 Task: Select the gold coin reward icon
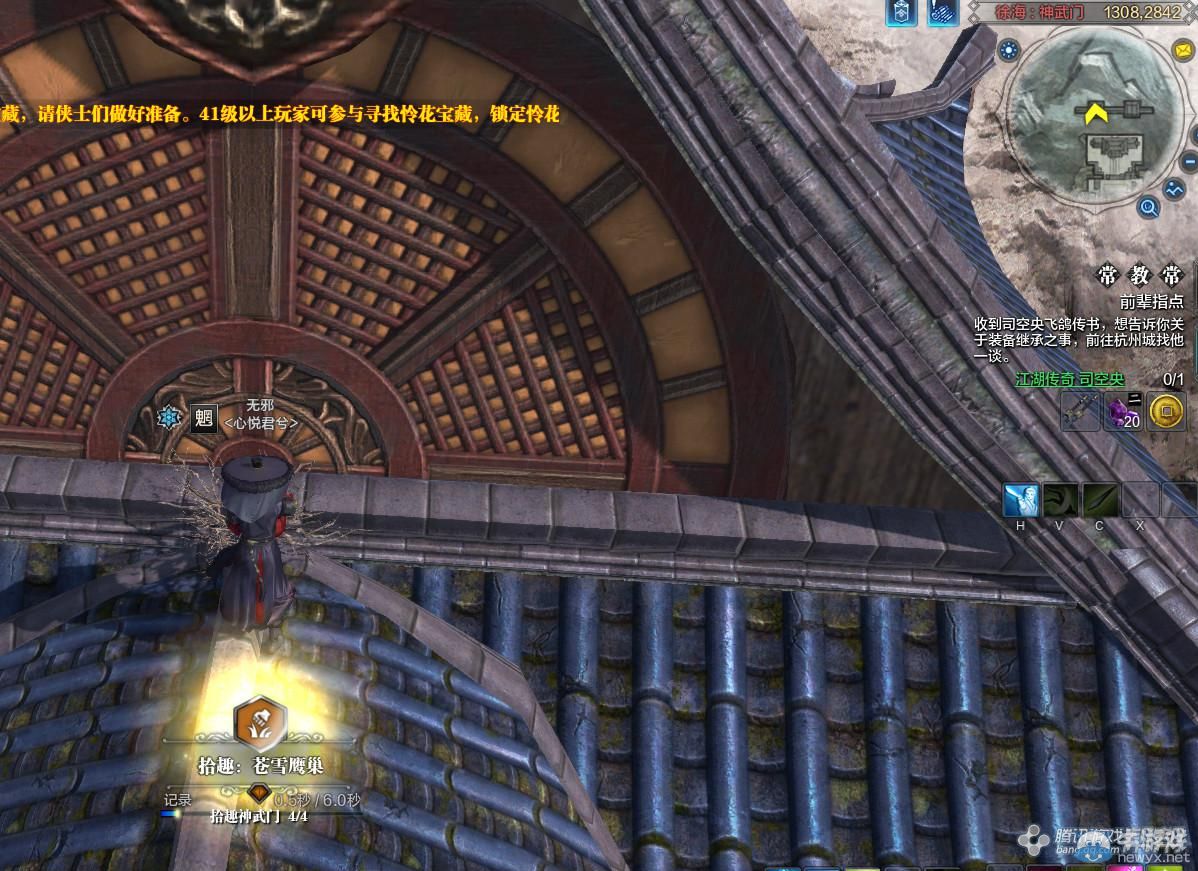[x=1164, y=410]
